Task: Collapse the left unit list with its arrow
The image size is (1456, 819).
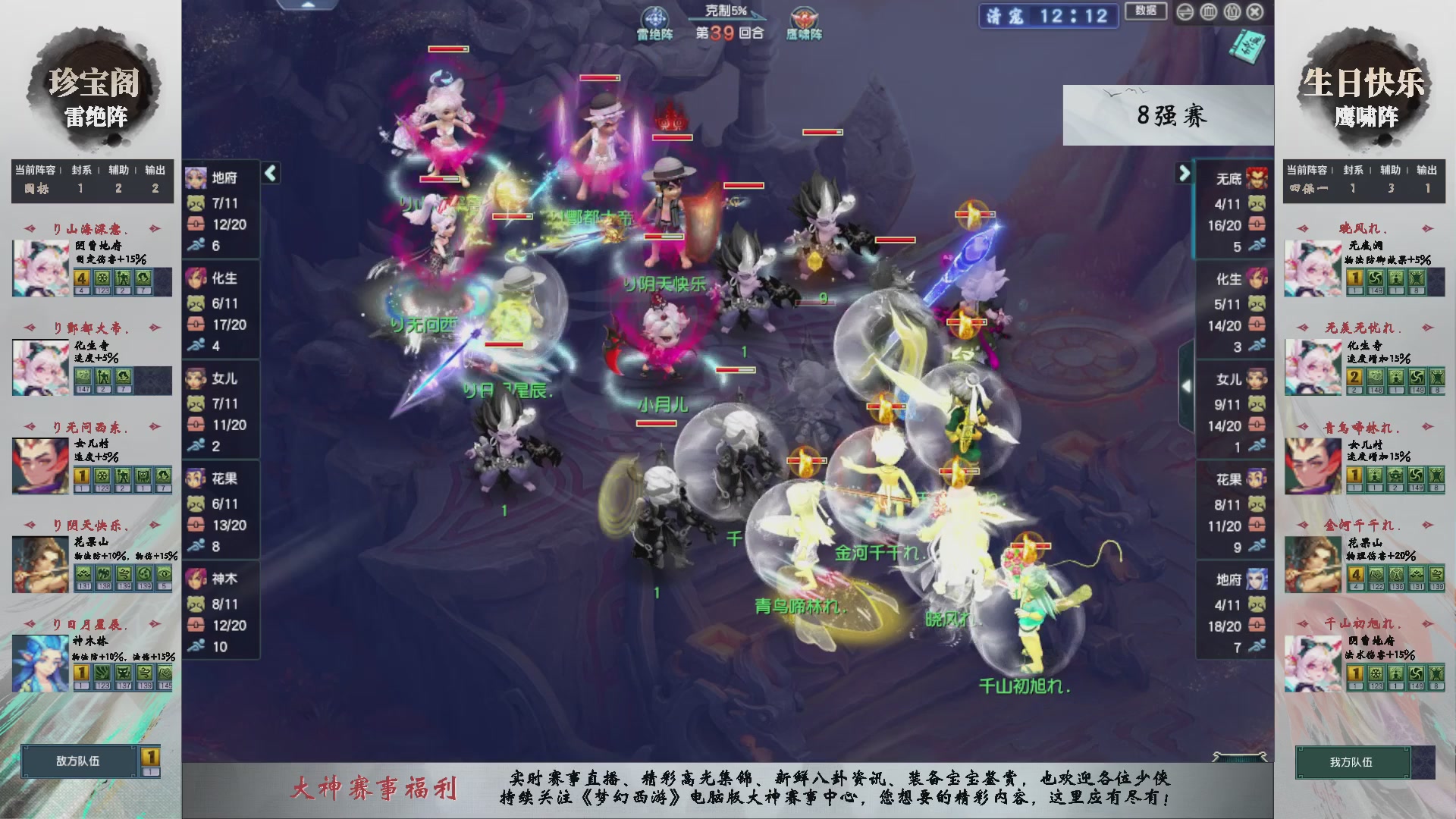Action: point(269,173)
